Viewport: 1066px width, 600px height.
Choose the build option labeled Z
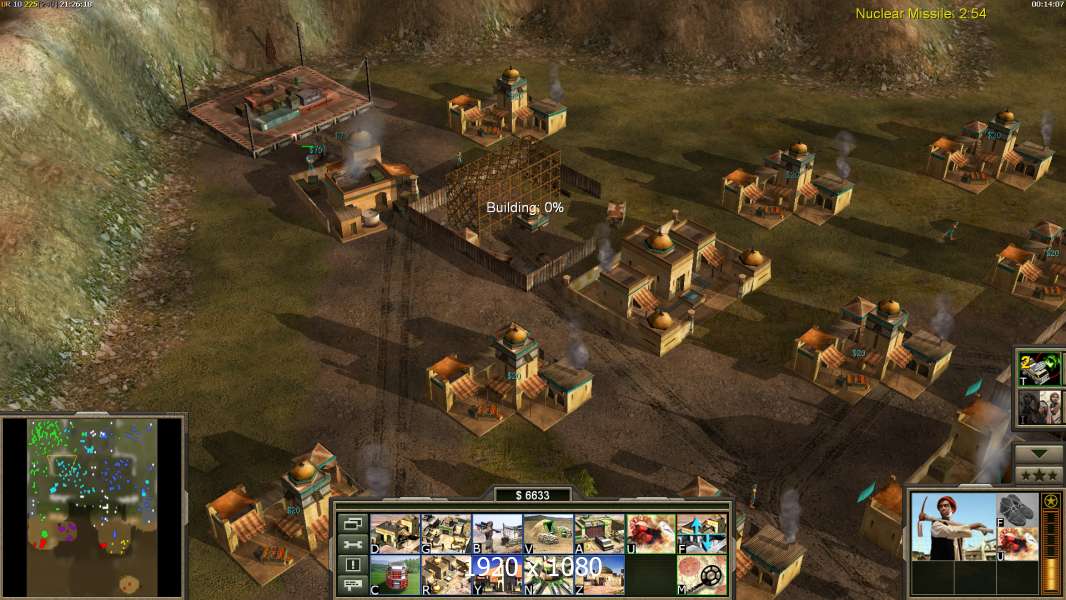coord(599,574)
